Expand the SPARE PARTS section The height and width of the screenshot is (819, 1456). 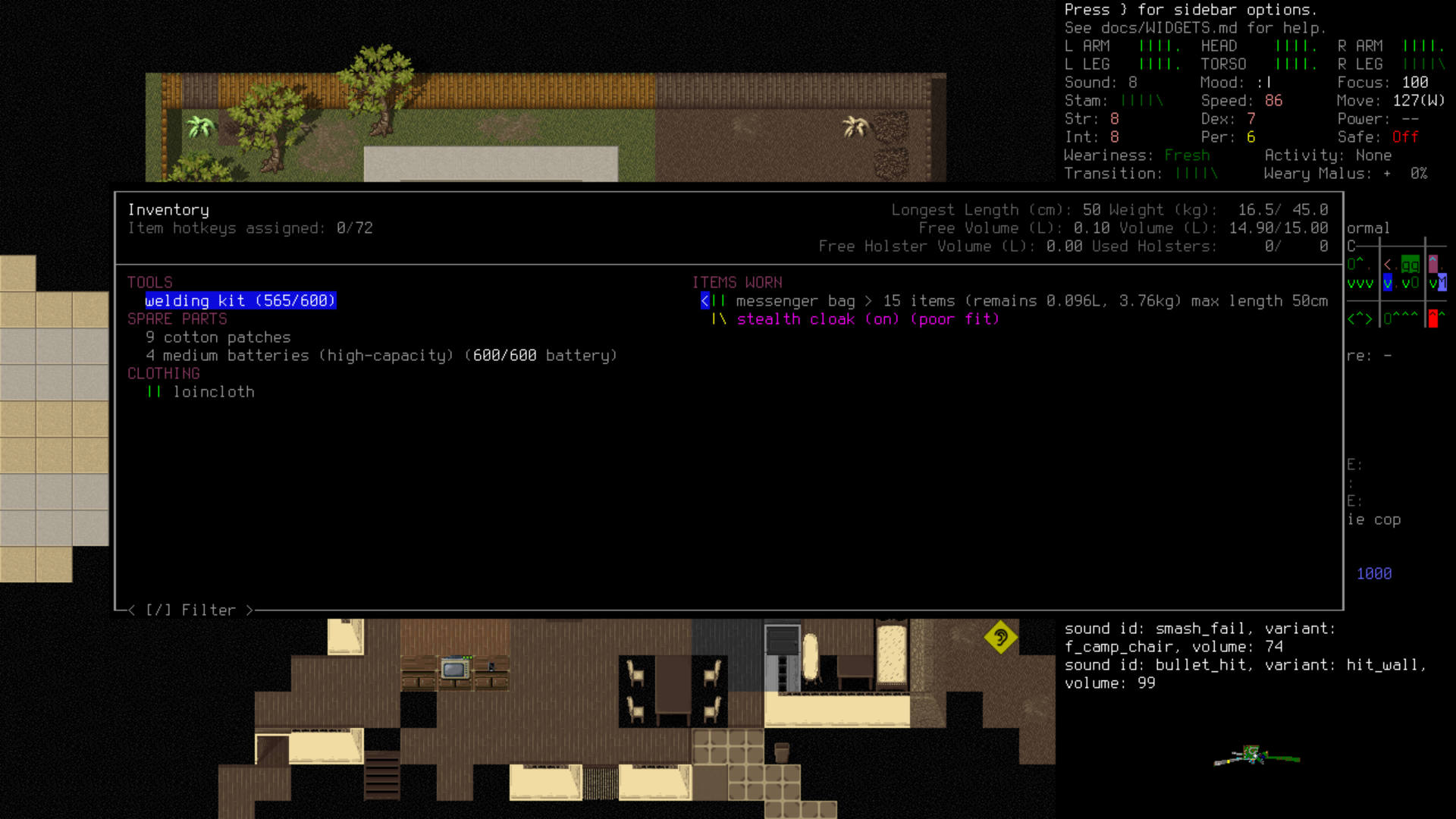(x=177, y=318)
